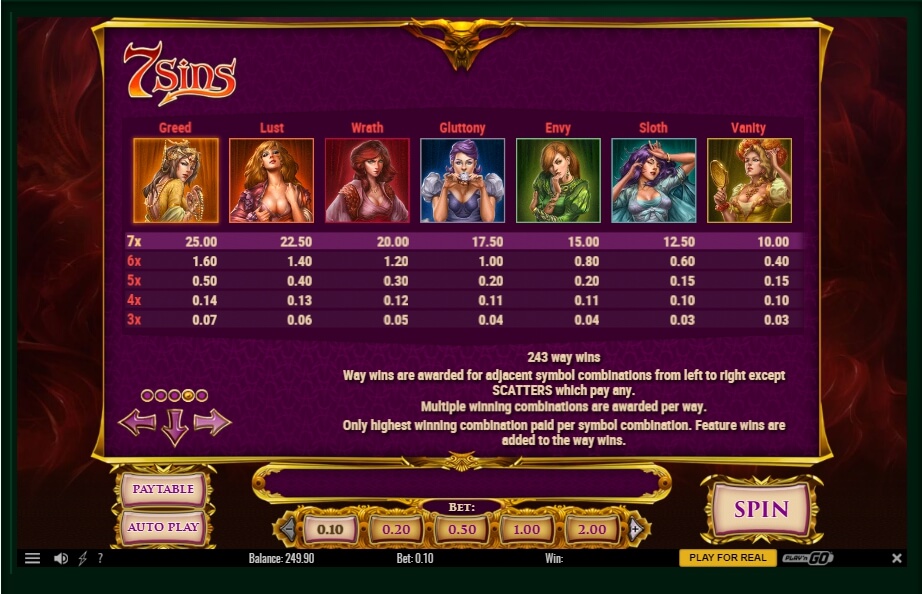The image size is (922, 594).
Task: Go to the next paytable page
Action: [x=212, y=422]
